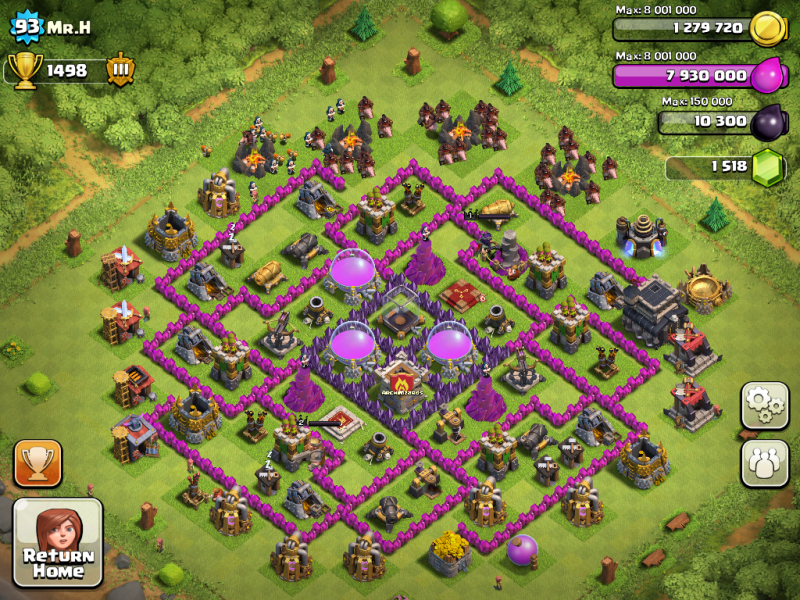Return Home from the visited village
Image resolution: width=800 pixels, height=600 pixels.
tap(57, 542)
